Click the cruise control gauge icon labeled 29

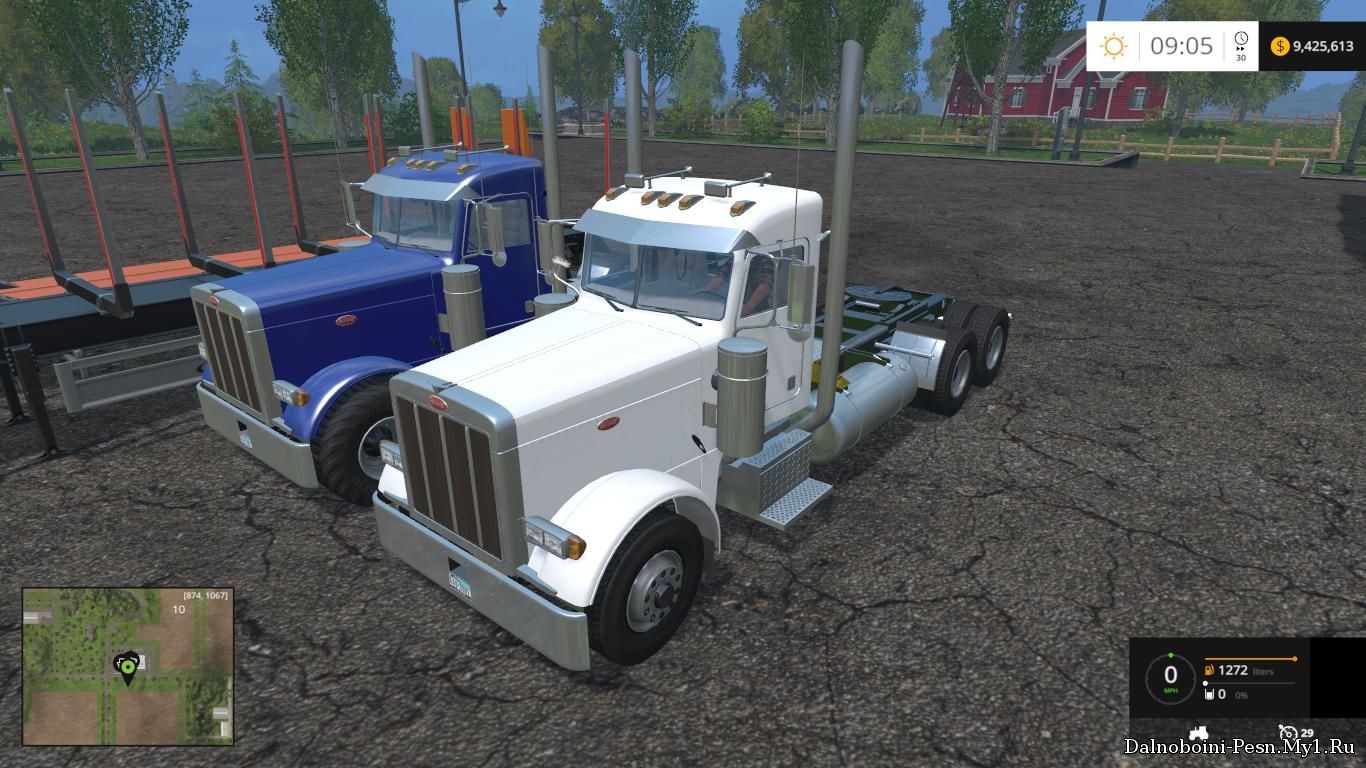(1289, 733)
